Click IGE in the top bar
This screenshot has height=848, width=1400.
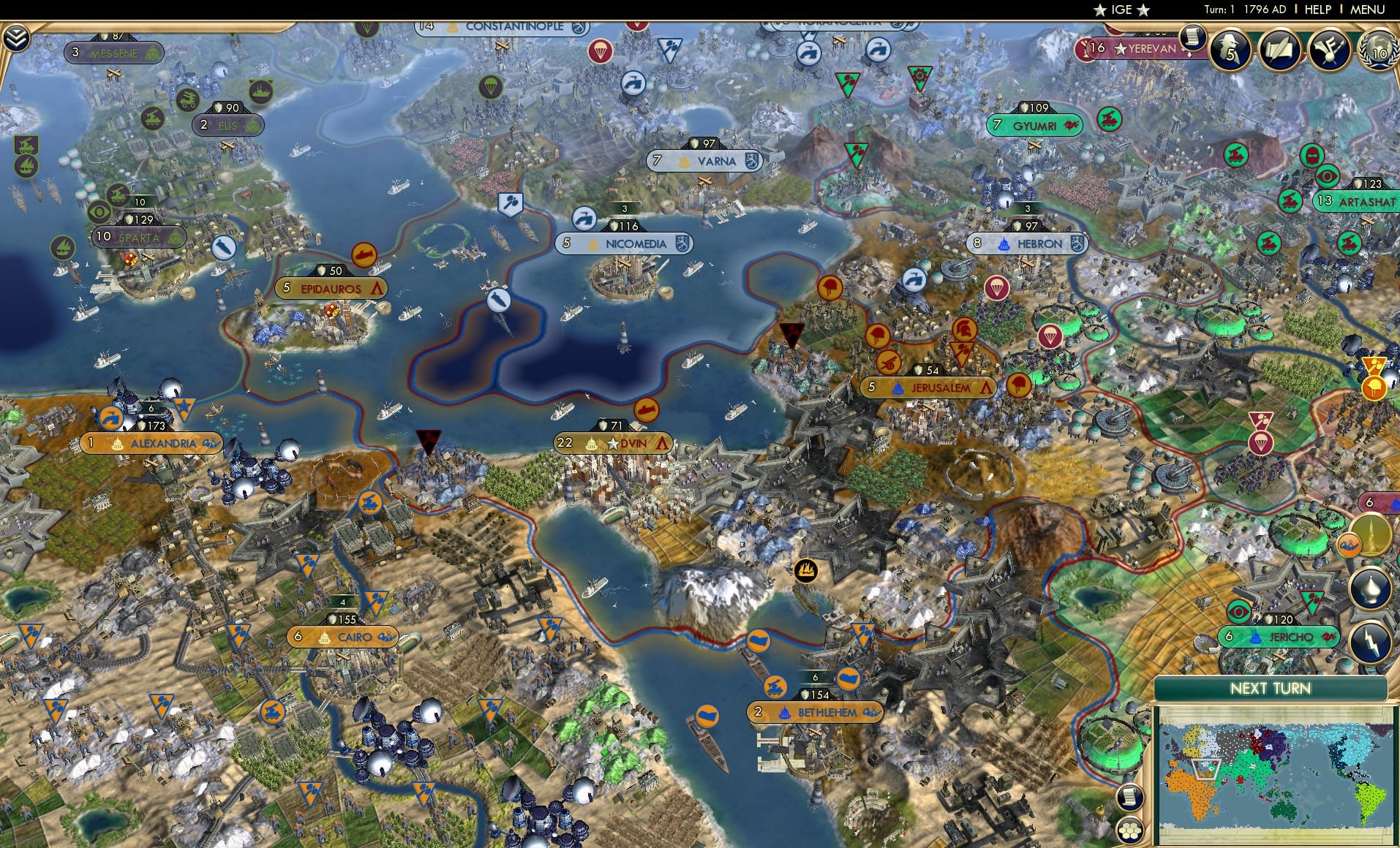(1124, 10)
